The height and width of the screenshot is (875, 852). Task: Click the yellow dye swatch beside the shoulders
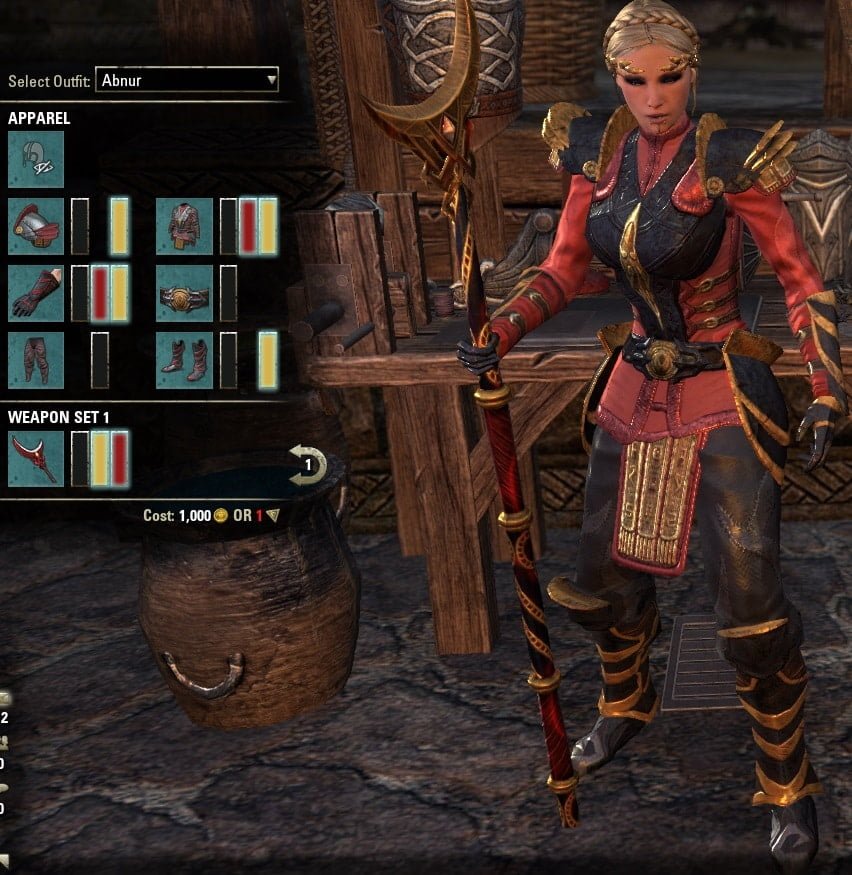pyautogui.click(x=119, y=226)
